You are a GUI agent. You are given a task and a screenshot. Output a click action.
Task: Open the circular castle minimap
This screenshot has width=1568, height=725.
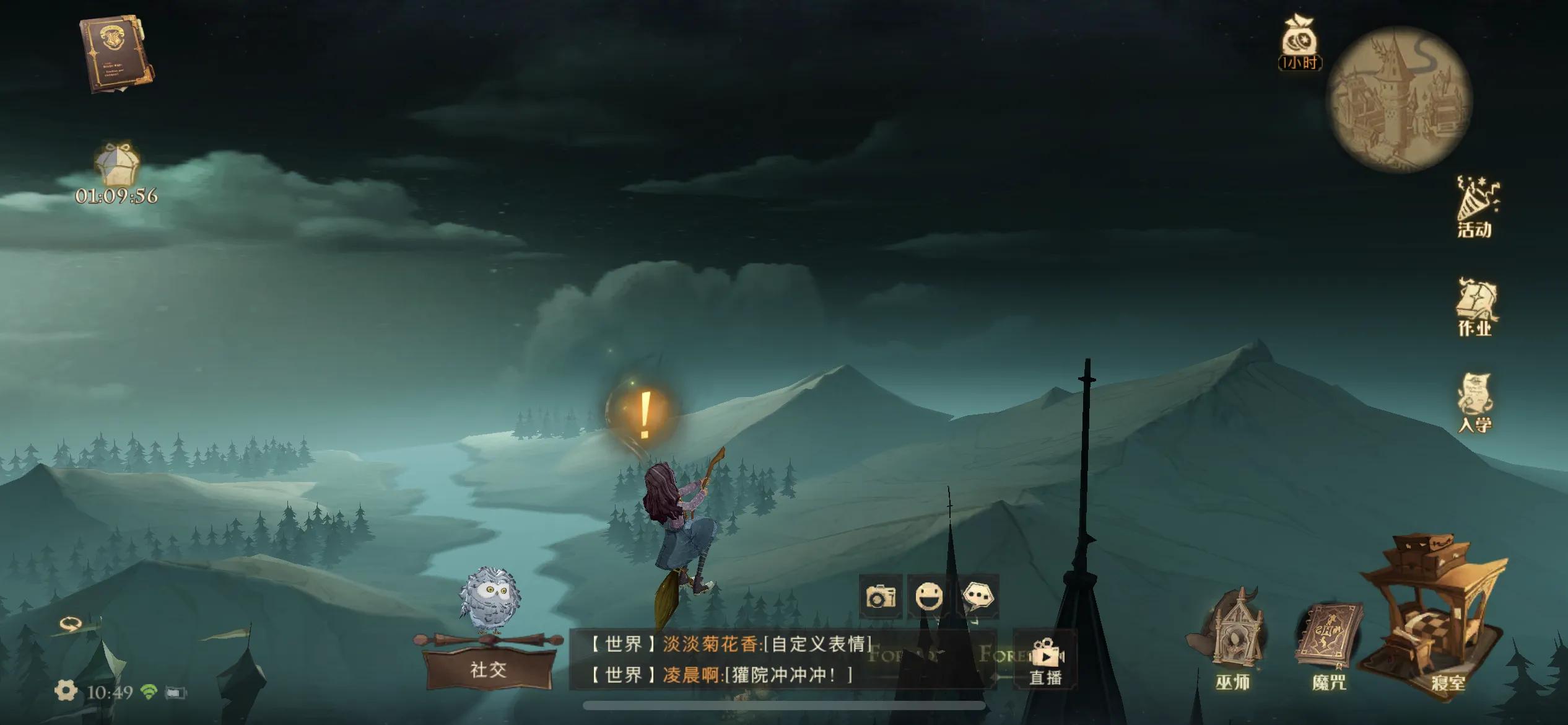click(x=1398, y=99)
